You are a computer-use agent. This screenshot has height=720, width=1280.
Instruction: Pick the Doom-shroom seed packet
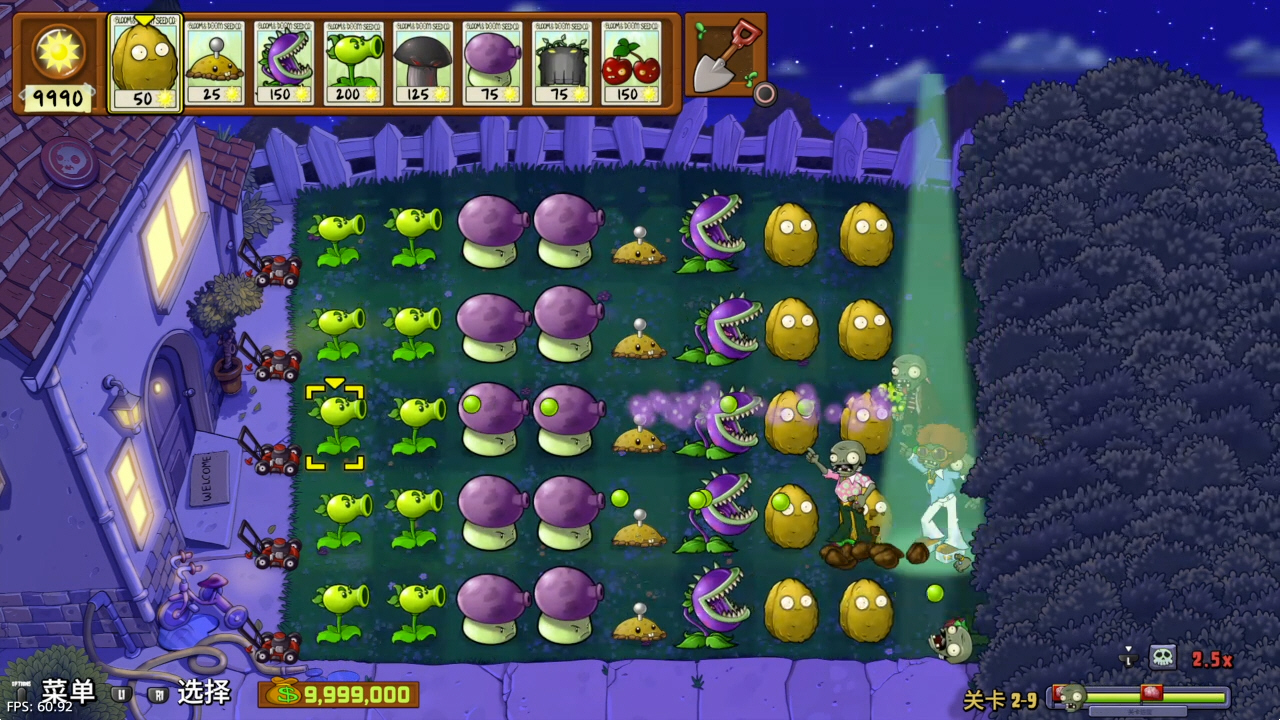coord(423,64)
